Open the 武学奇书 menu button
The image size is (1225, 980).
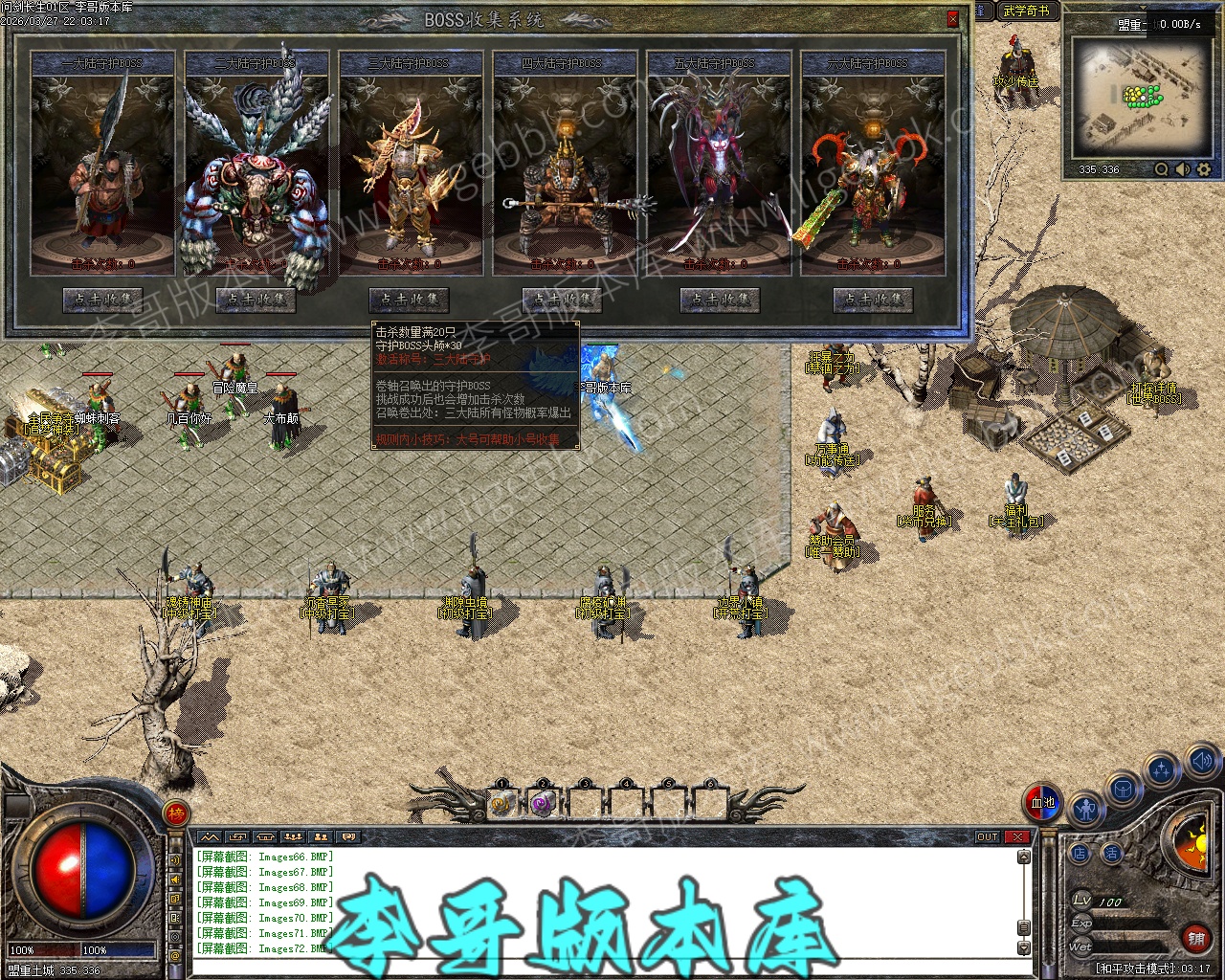pyautogui.click(x=1026, y=11)
